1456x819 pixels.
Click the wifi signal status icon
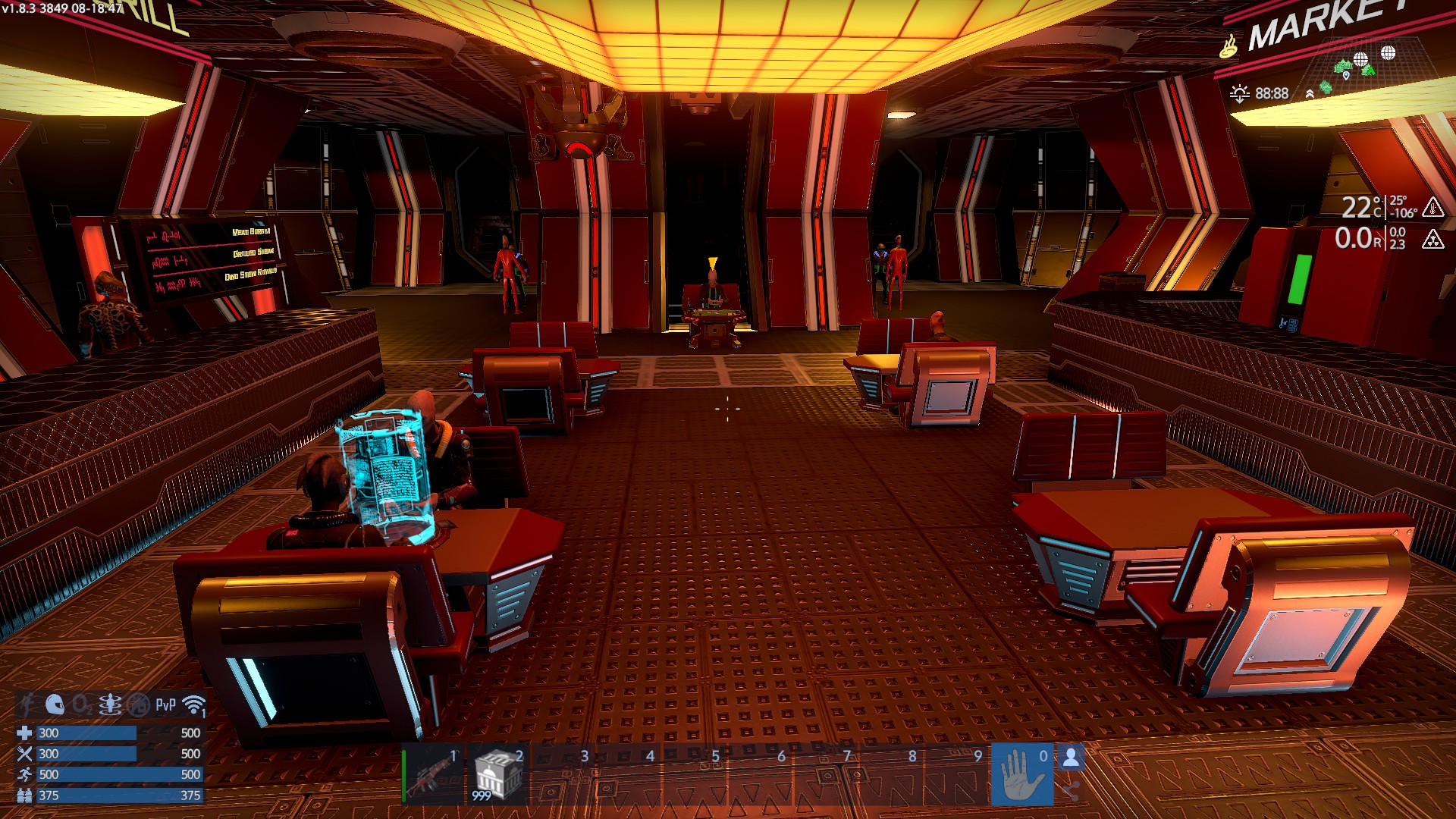pos(194,705)
